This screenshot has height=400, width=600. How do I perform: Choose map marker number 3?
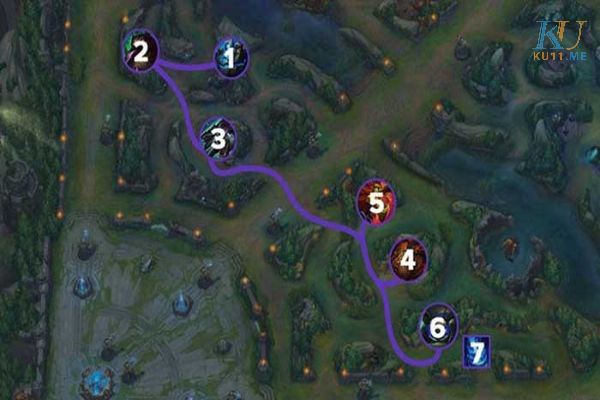tap(218, 139)
